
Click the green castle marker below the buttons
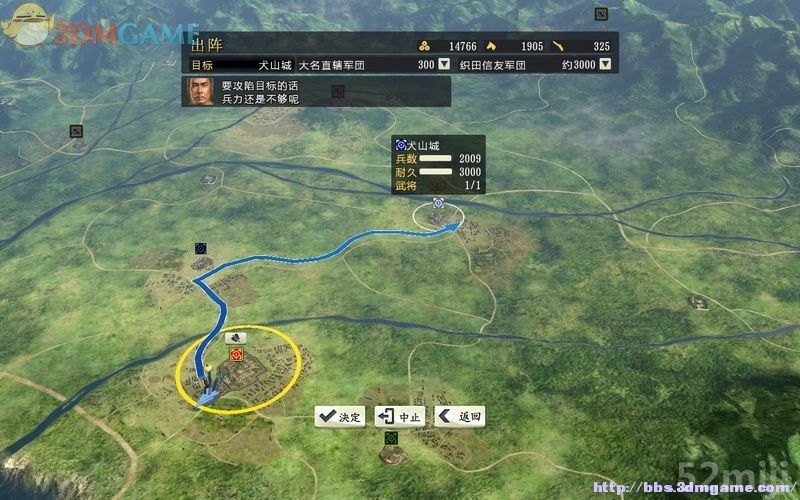pos(390,438)
